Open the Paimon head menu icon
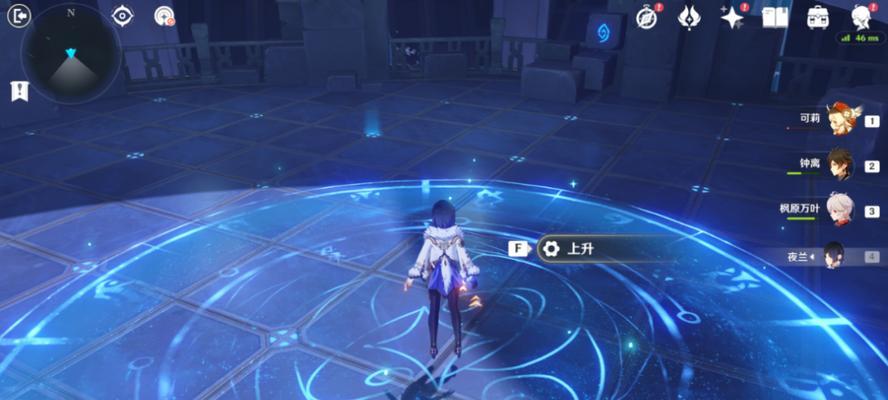The height and width of the screenshot is (400, 888). pos(862,16)
